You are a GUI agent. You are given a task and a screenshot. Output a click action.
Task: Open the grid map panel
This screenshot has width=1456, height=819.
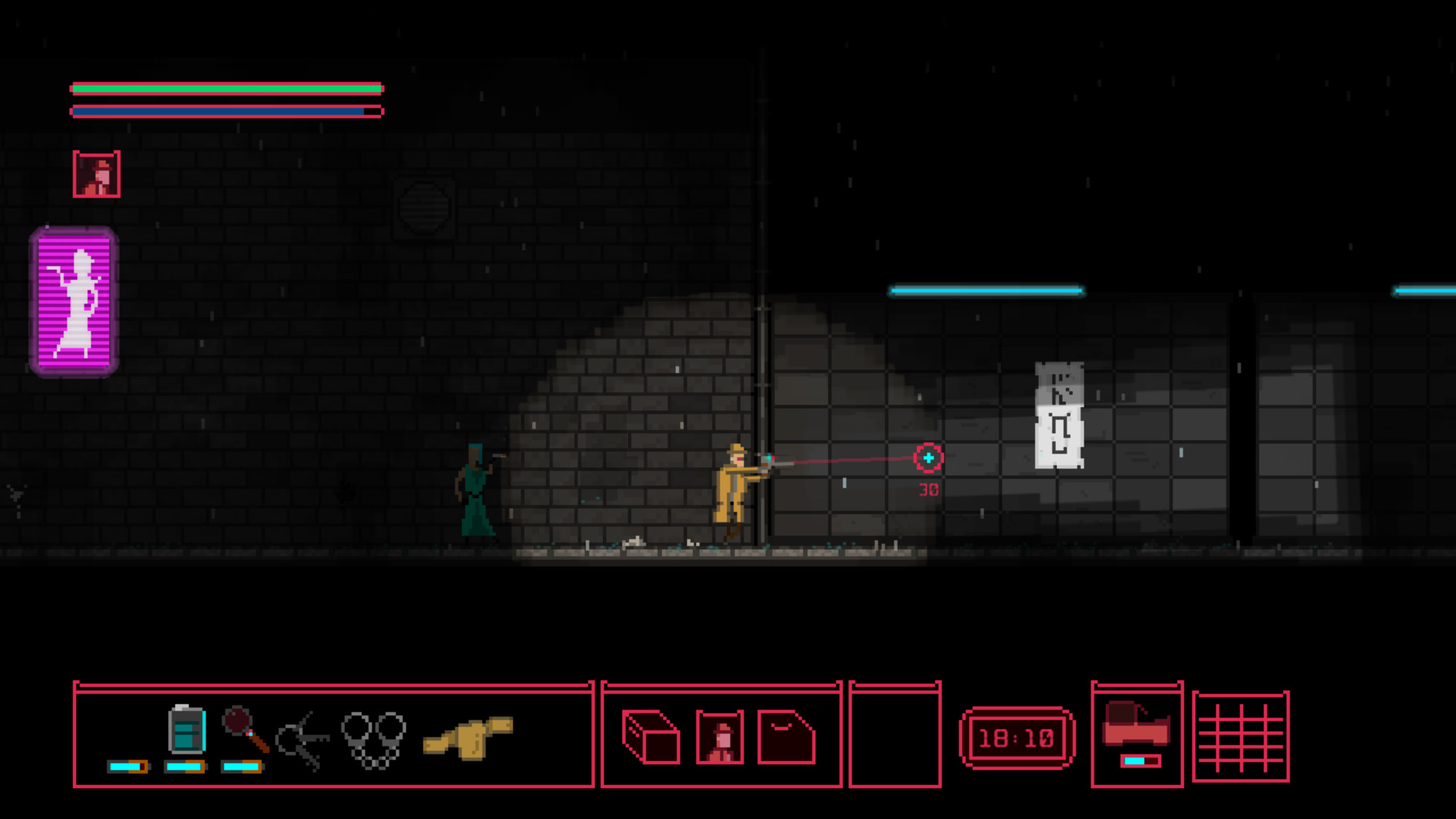[x=1241, y=736]
